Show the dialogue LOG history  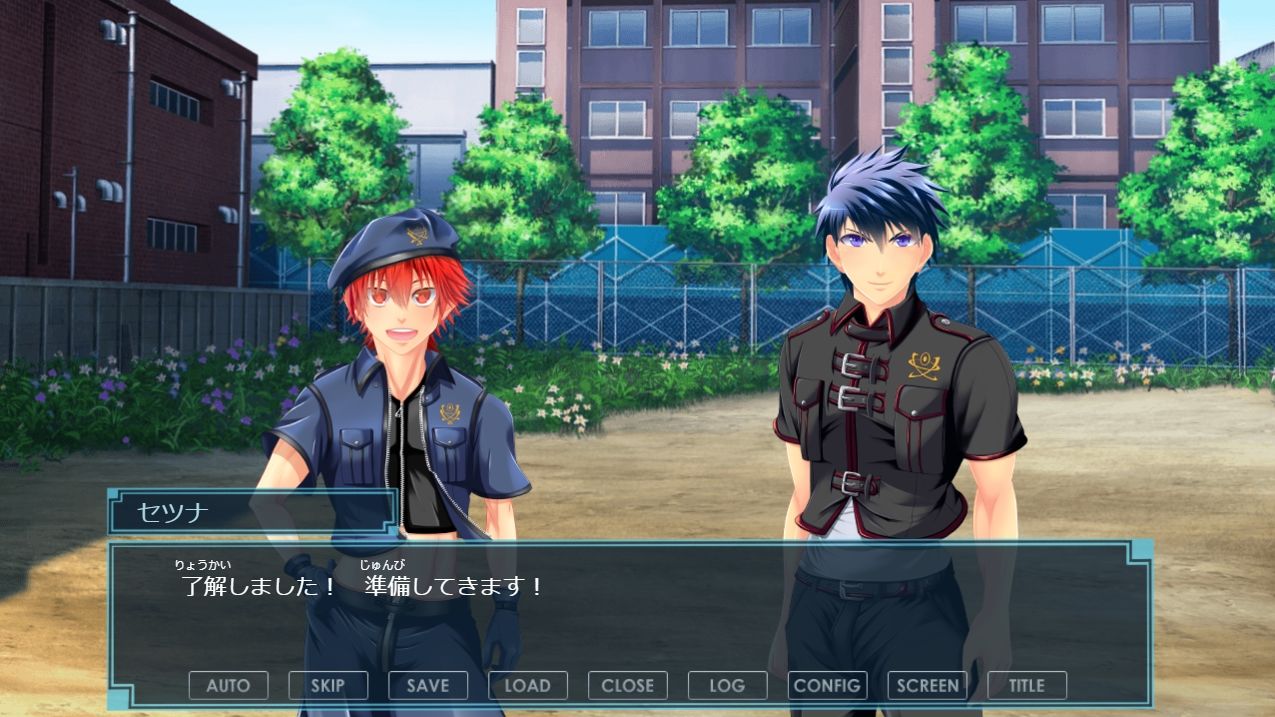[727, 685]
